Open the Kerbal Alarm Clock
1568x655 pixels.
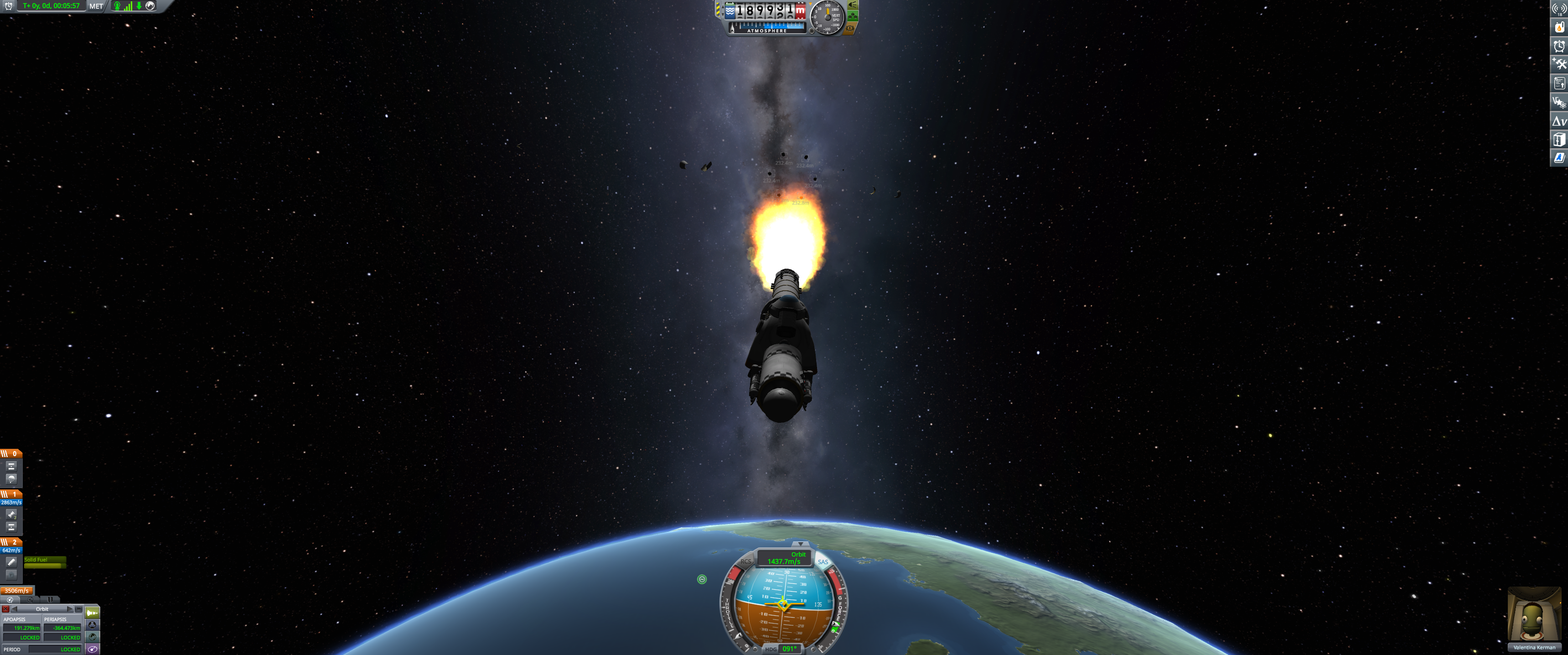[x=1559, y=46]
